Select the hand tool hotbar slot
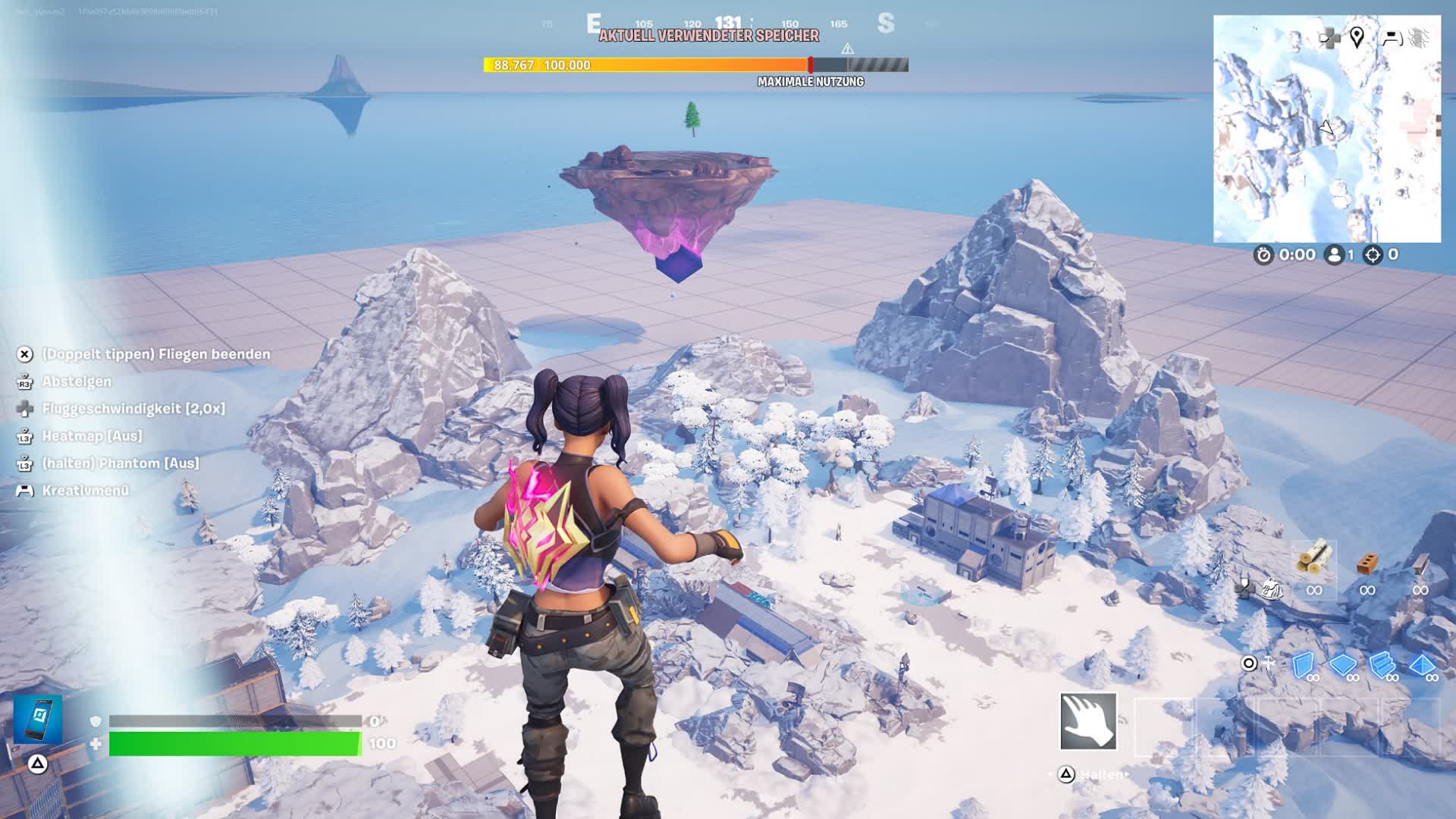This screenshot has height=819, width=1456. click(x=1088, y=721)
